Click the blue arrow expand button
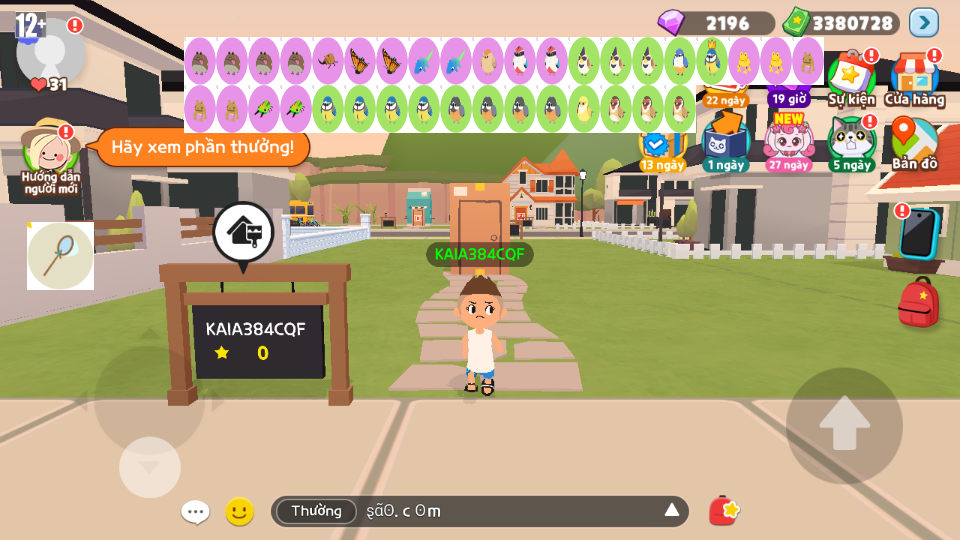The height and width of the screenshot is (540, 960). click(x=924, y=22)
